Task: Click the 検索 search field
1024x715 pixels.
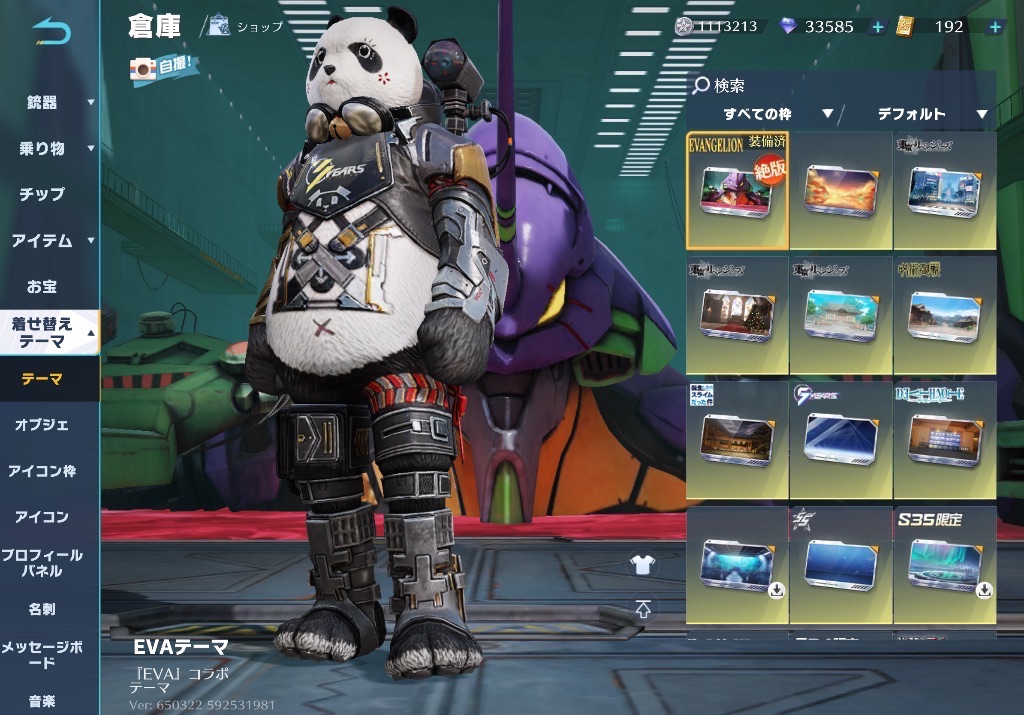Action: tap(840, 86)
